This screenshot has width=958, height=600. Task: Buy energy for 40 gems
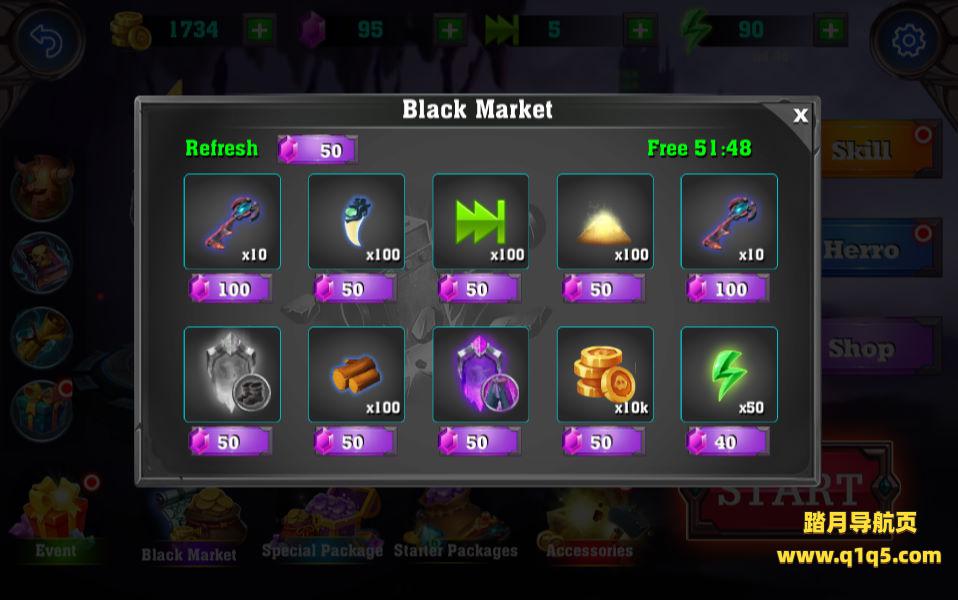pos(727,441)
